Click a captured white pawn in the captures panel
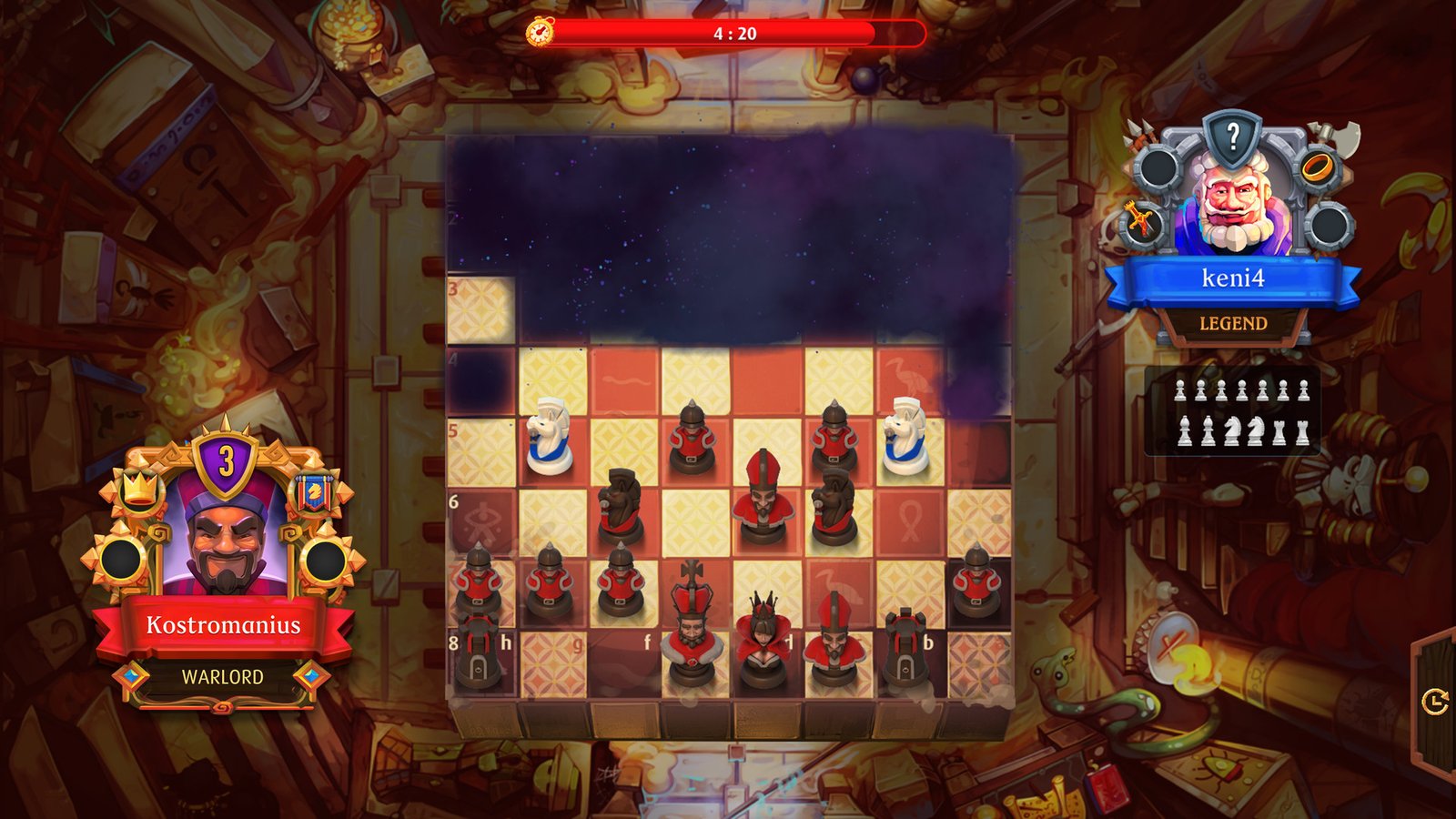 point(1179,389)
